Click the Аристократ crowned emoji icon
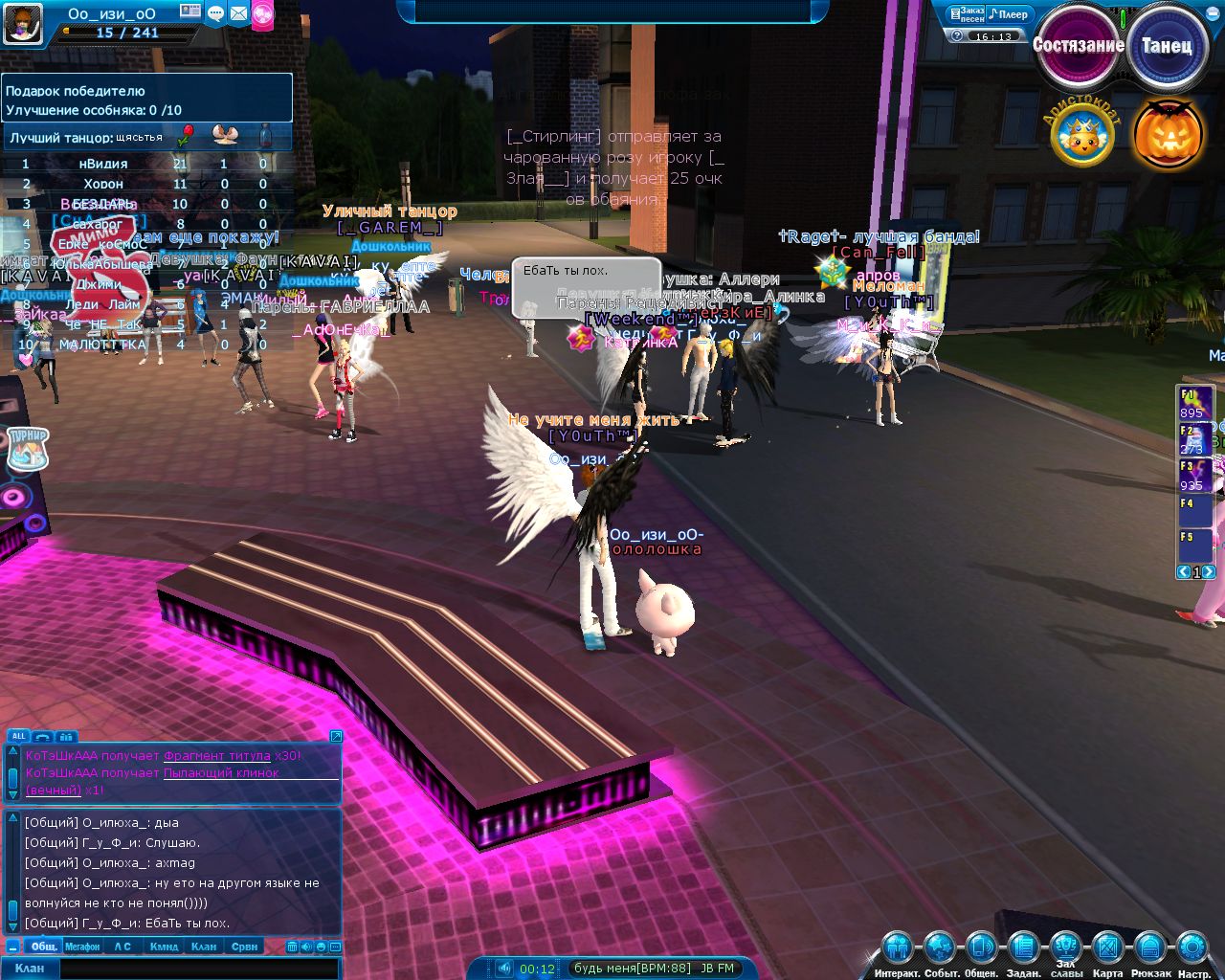1225x980 pixels. tap(1082, 136)
